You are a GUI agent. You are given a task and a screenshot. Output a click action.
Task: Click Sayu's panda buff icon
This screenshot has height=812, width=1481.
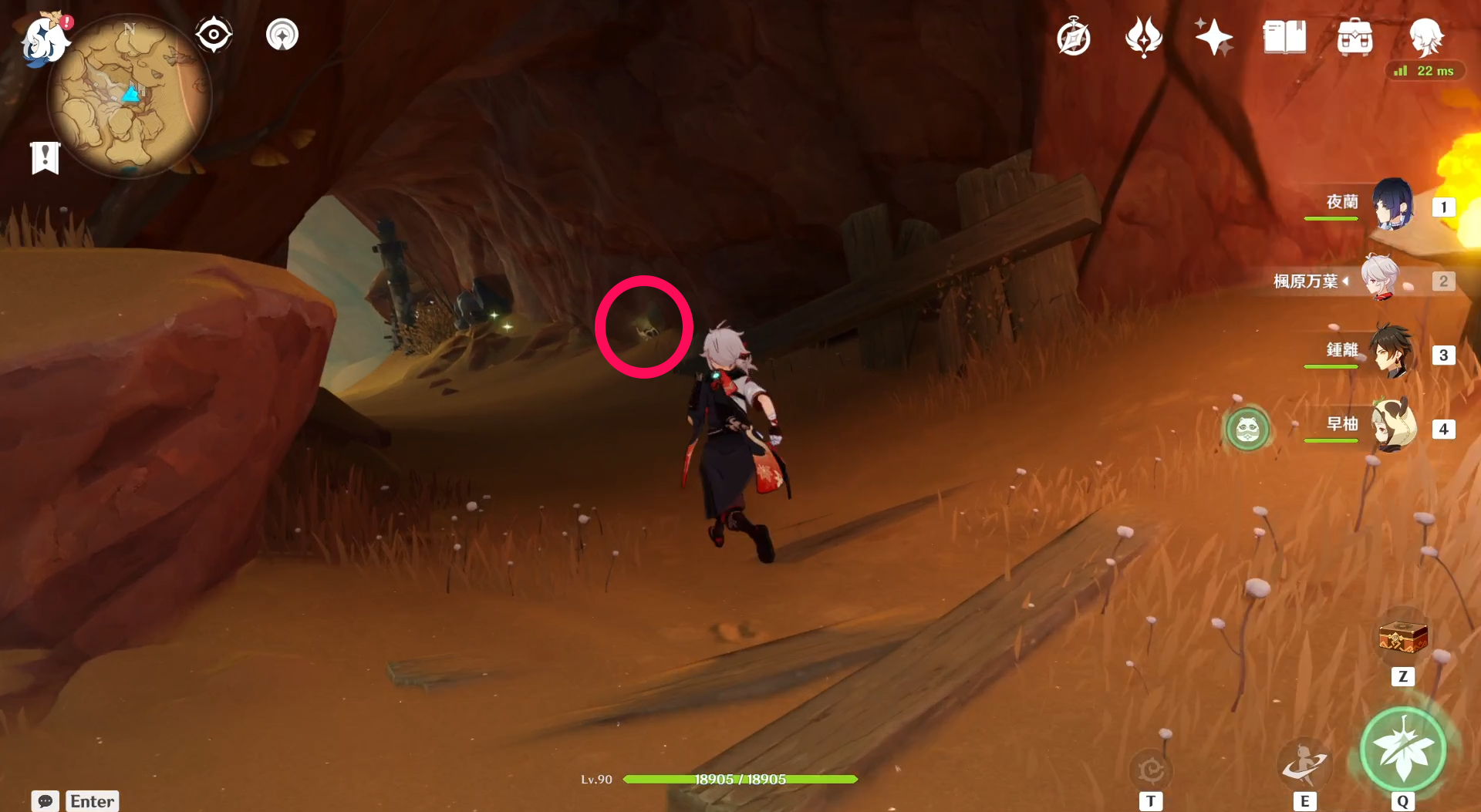click(x=1247, y=430)
